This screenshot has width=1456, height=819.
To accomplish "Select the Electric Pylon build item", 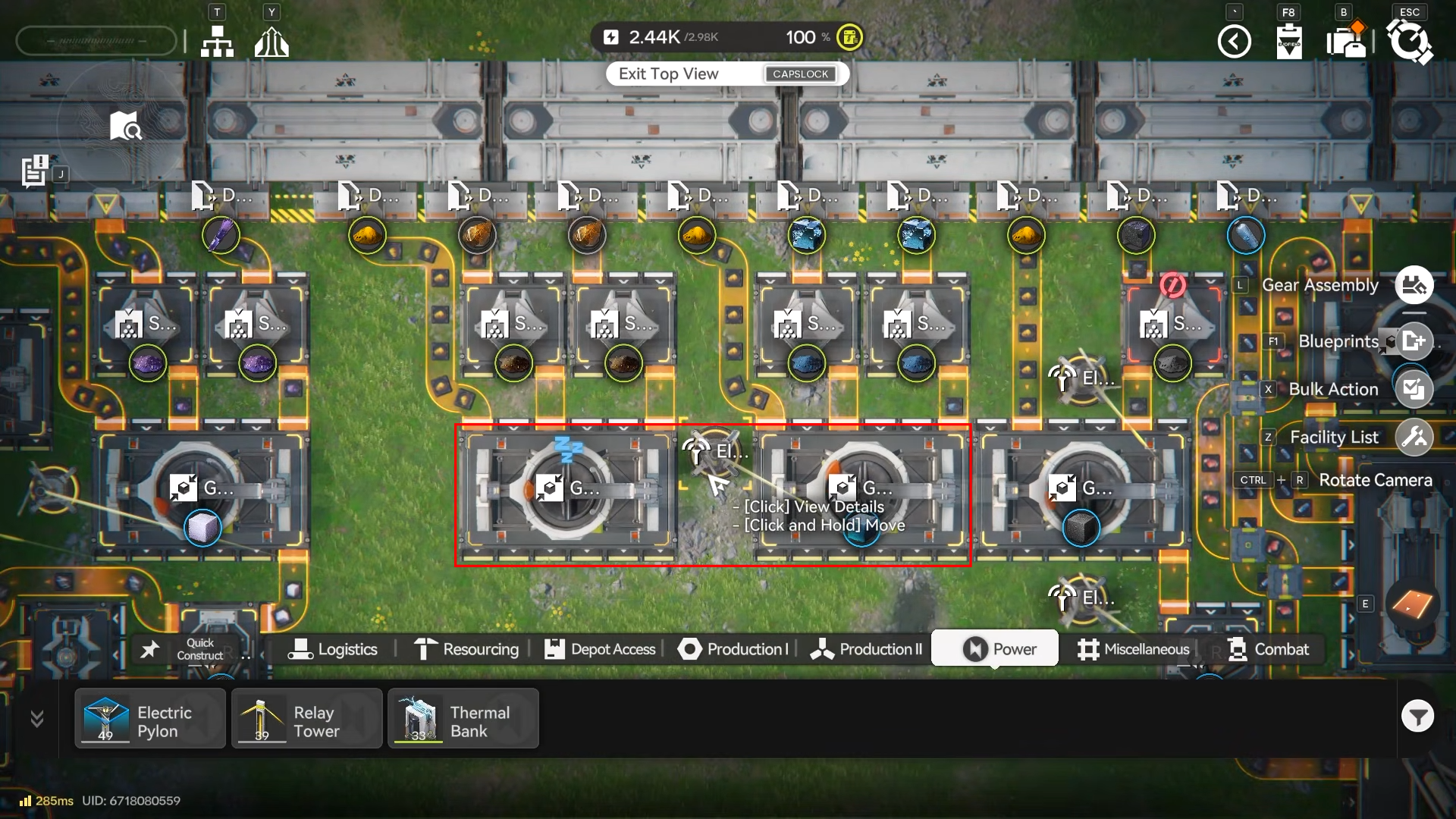I will tap(149, 719).
